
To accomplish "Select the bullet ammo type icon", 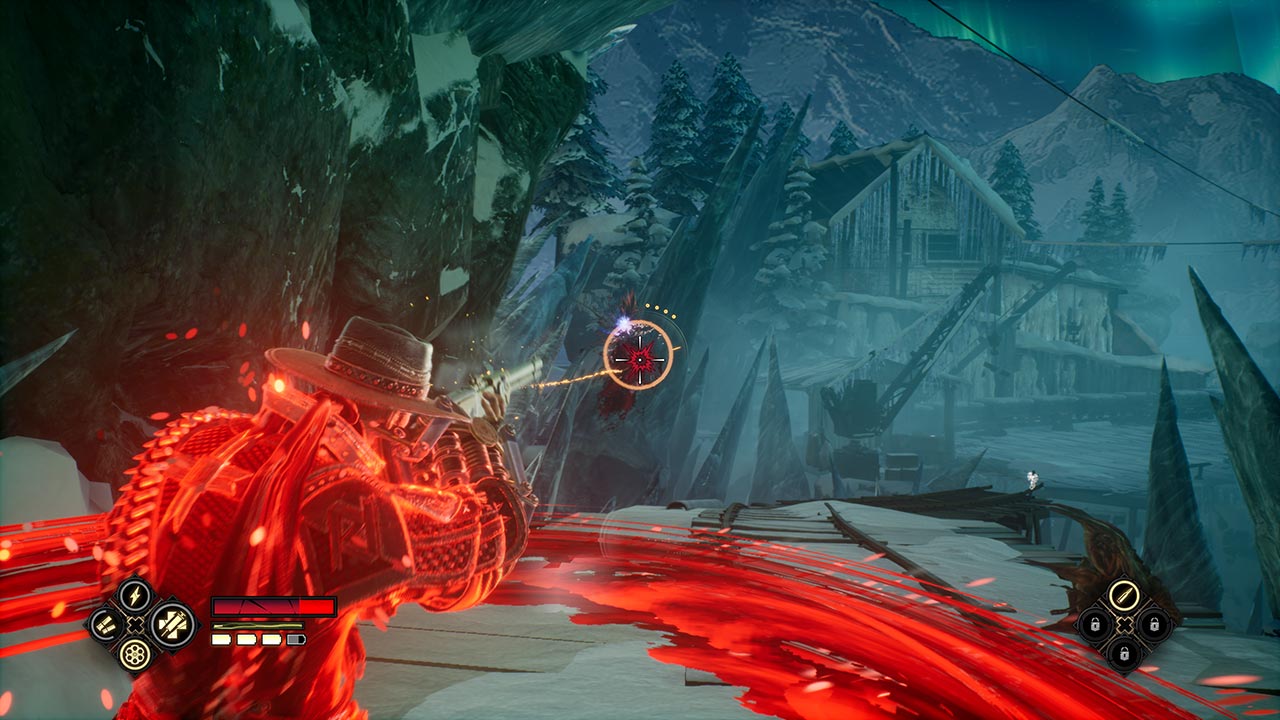I will point(1125,596).
